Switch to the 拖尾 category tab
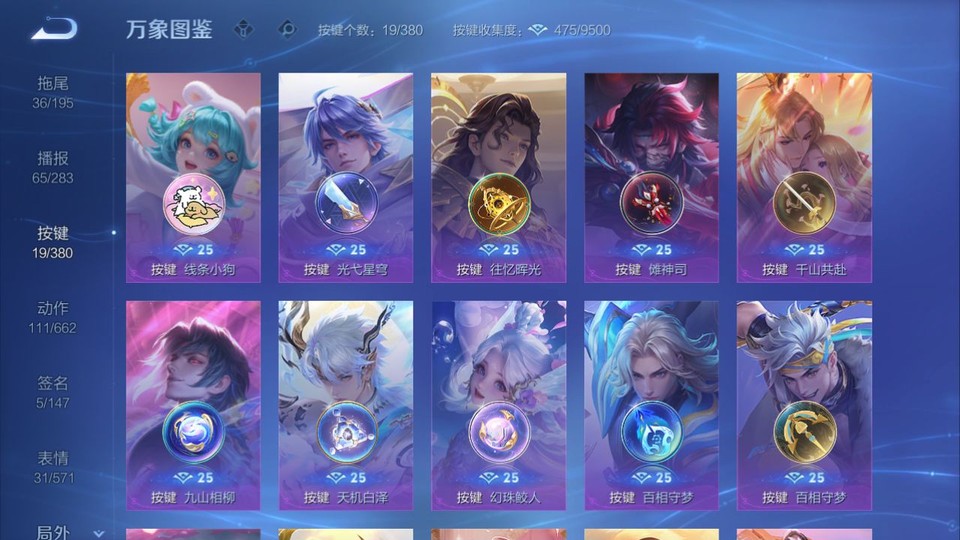The width and height of the screenshot is (960, 540). coord(53,91)
